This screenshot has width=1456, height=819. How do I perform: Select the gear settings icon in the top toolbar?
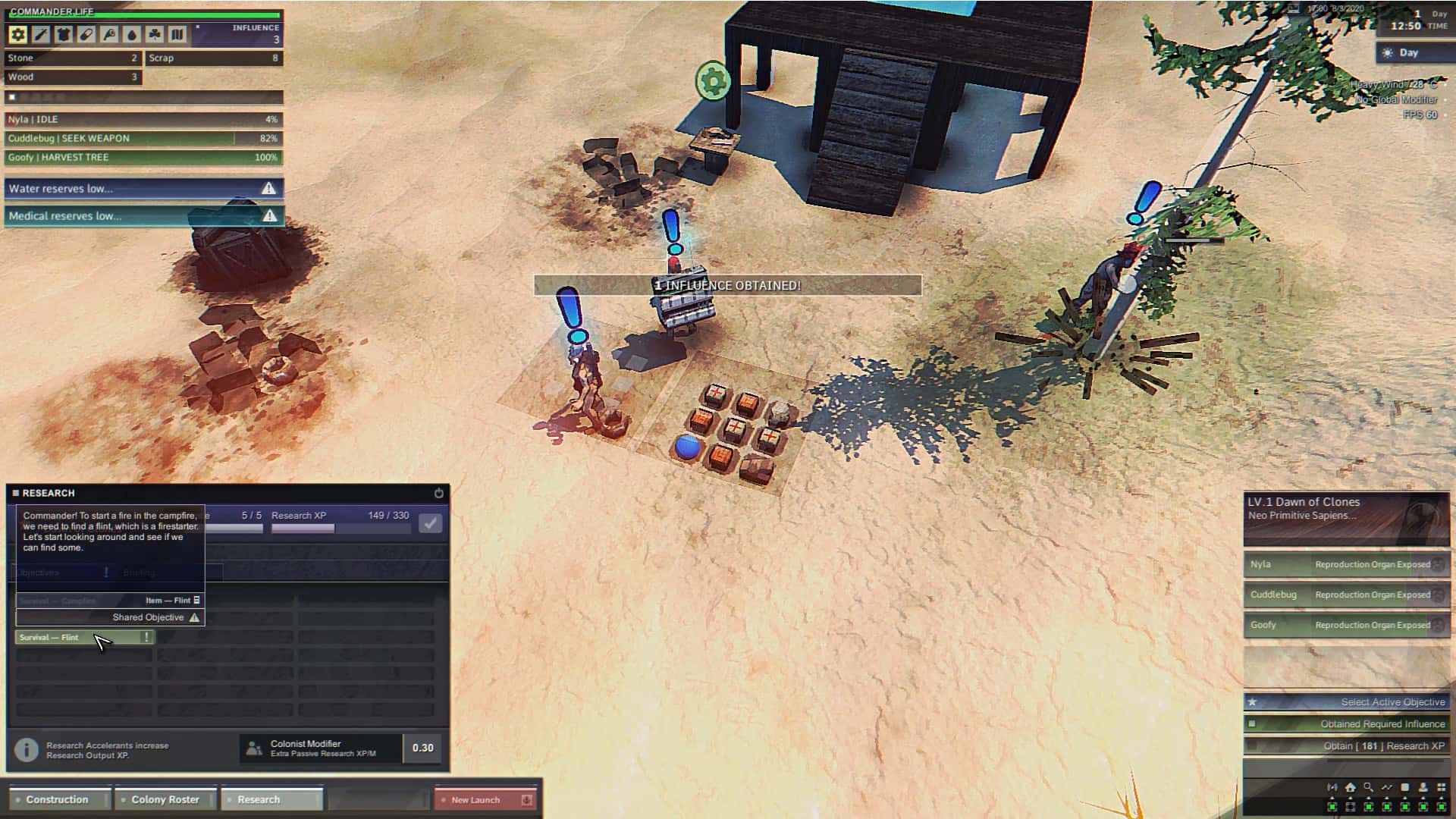point(17,34)
